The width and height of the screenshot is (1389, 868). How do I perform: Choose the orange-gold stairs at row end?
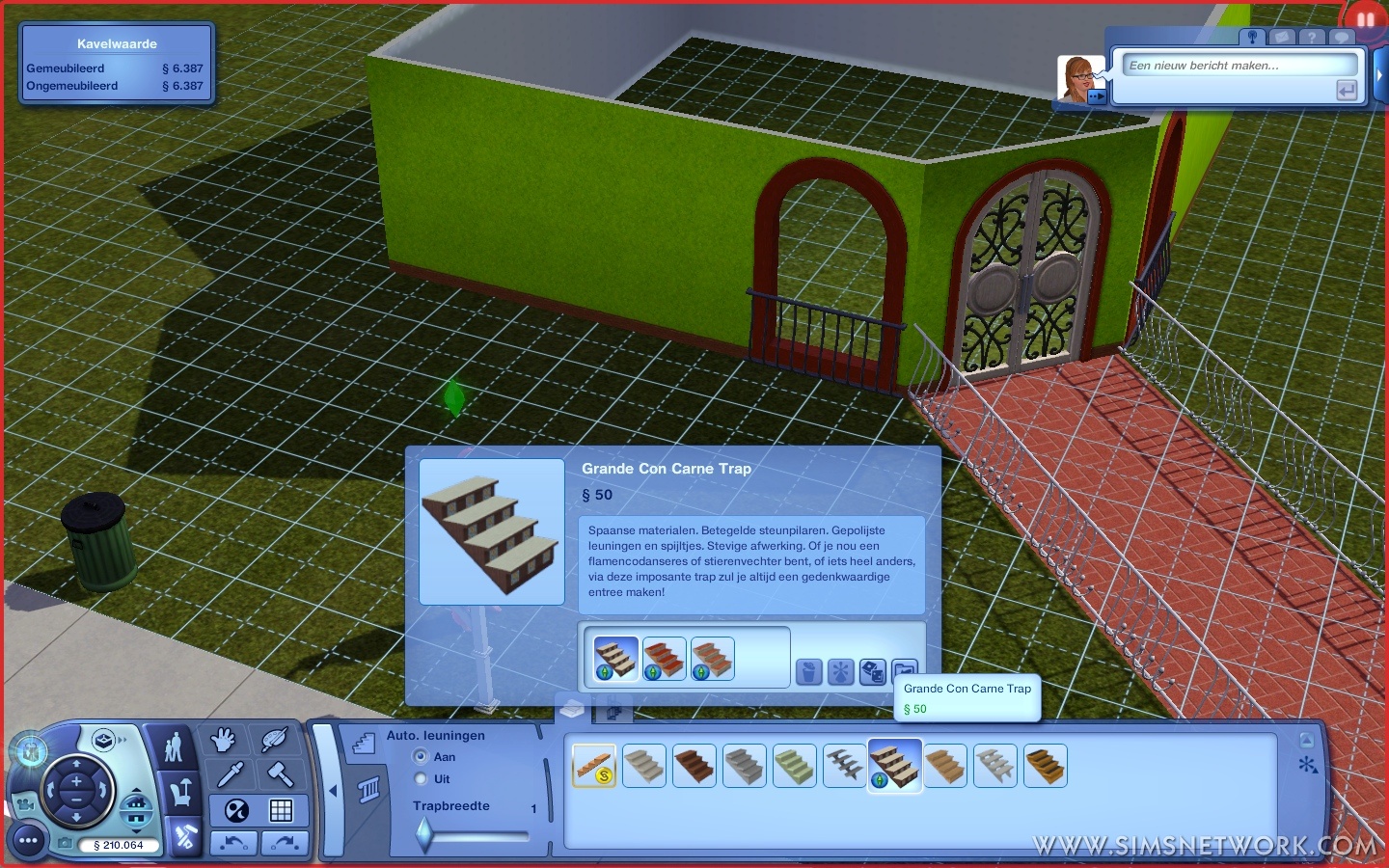(x=1046, y=766)
